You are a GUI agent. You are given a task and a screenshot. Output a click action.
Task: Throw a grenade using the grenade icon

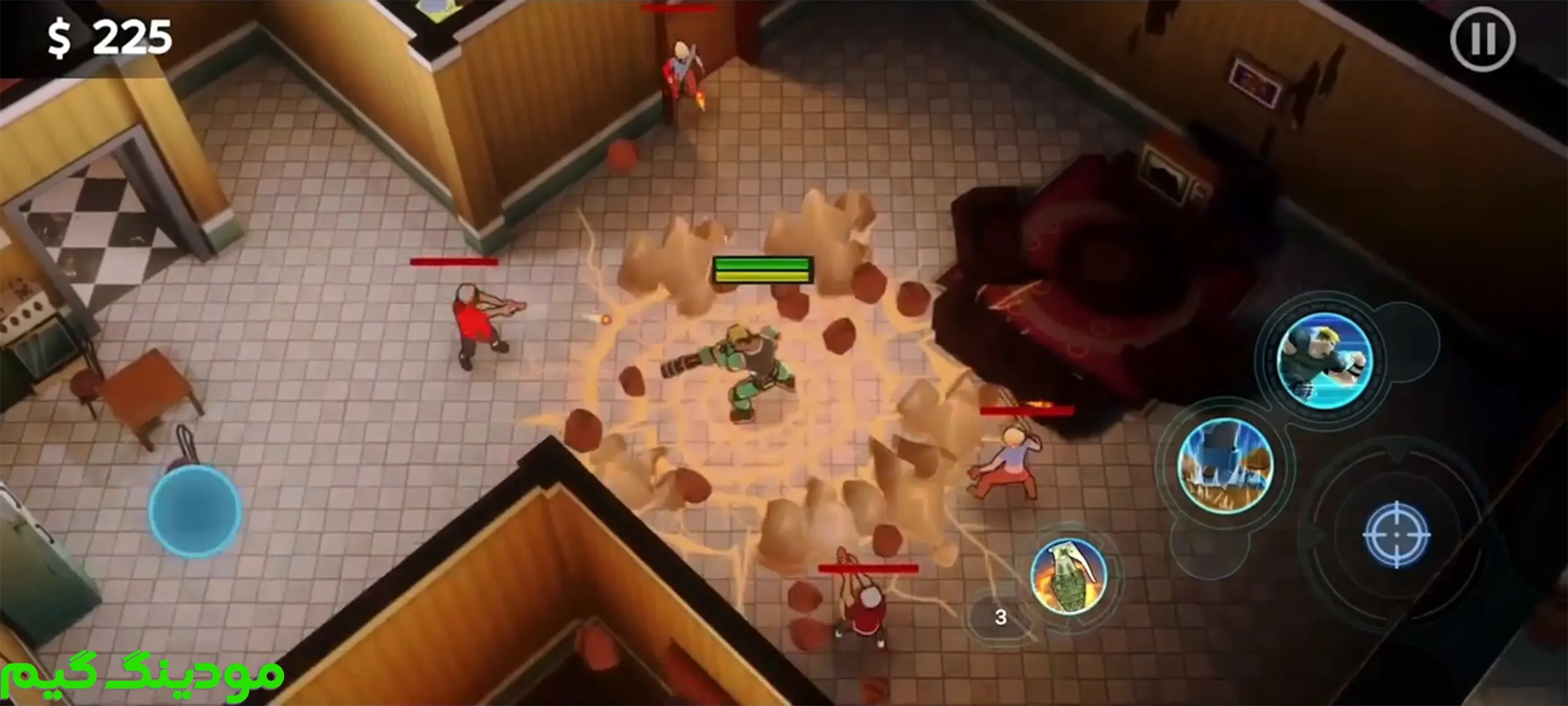point(1069,577)
